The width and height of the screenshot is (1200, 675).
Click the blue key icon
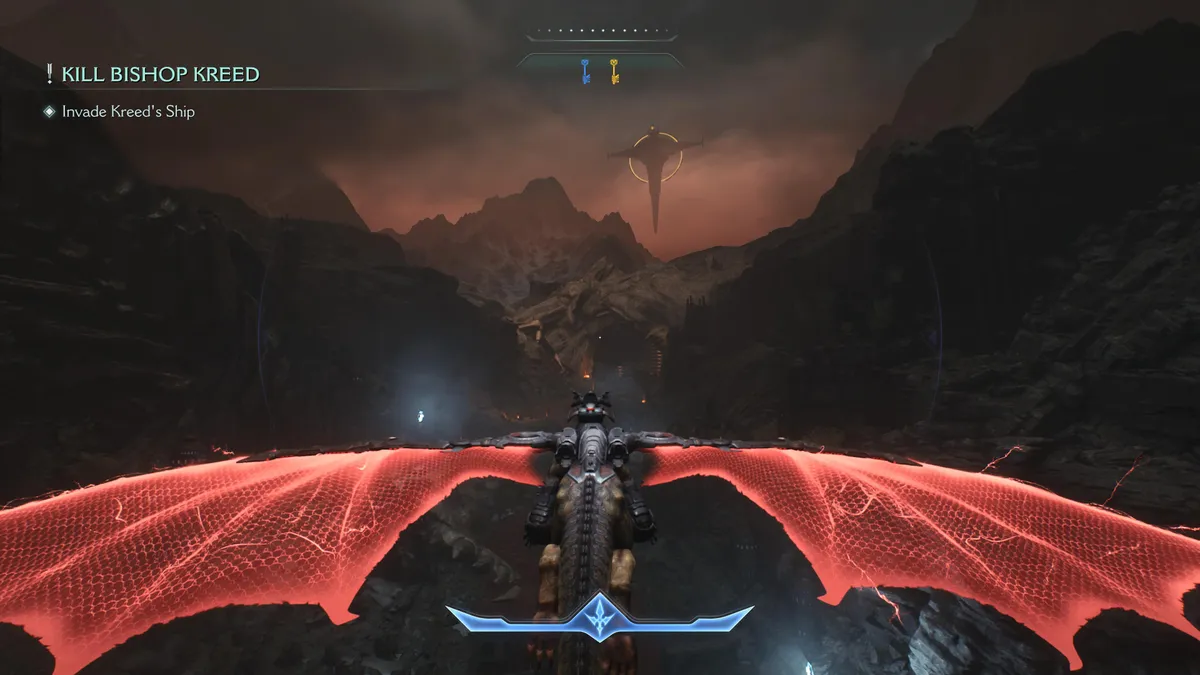click(586, 72)
